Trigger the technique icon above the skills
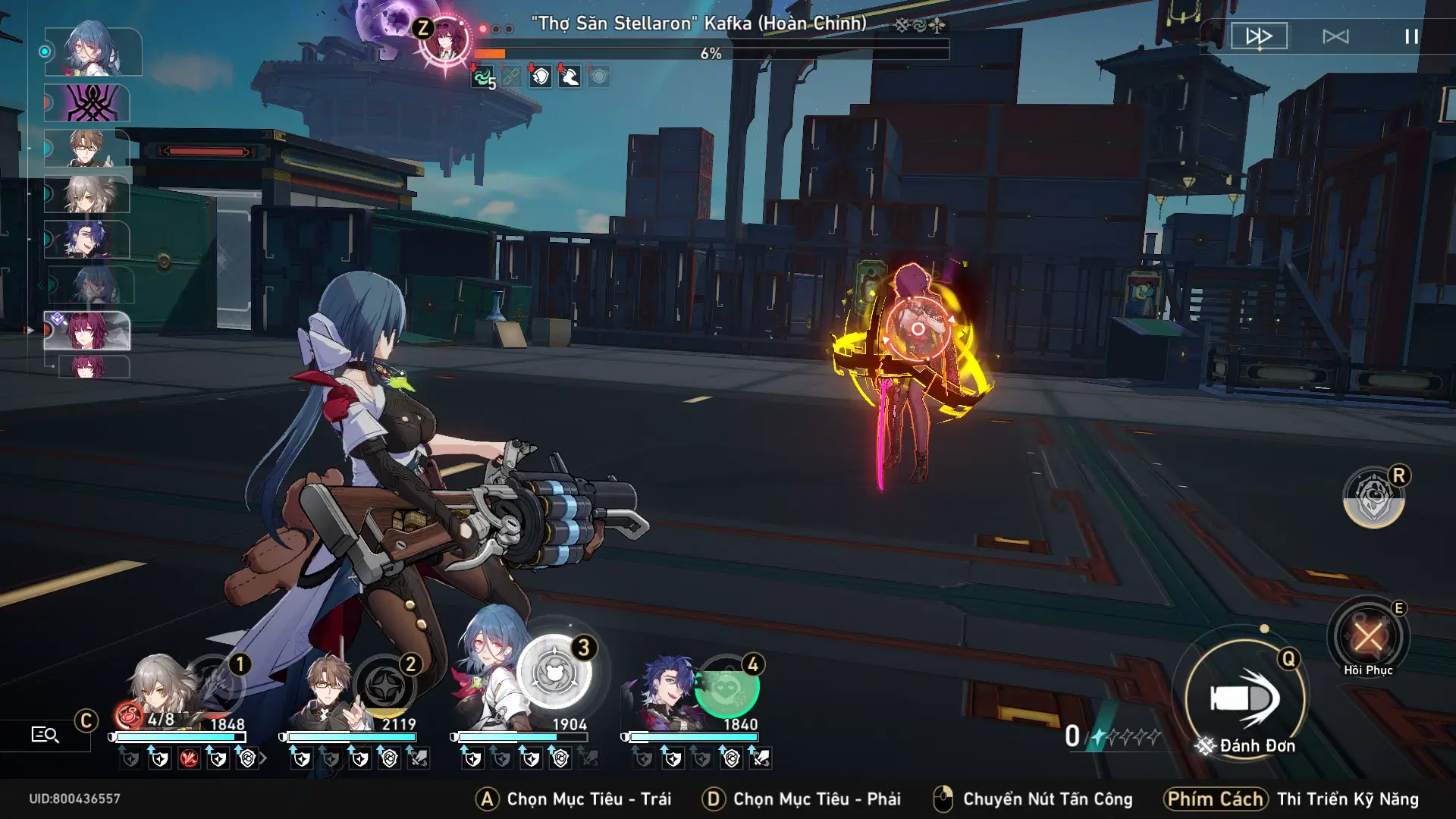The image size is (1456, 819). point(1373,498)
